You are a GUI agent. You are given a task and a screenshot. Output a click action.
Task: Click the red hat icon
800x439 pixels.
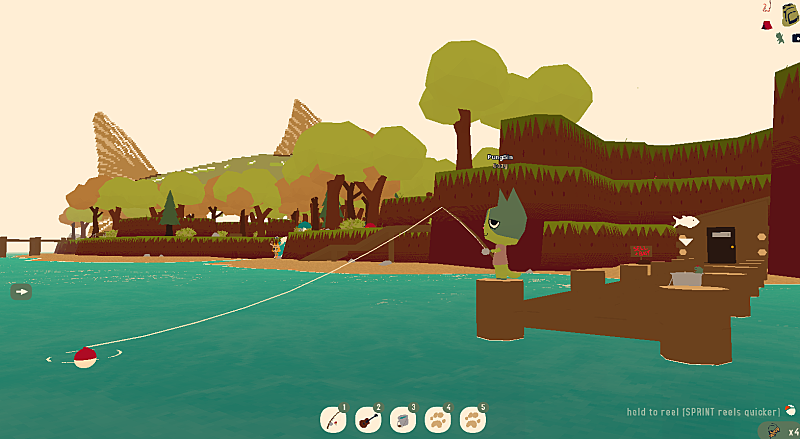point(766,24)
